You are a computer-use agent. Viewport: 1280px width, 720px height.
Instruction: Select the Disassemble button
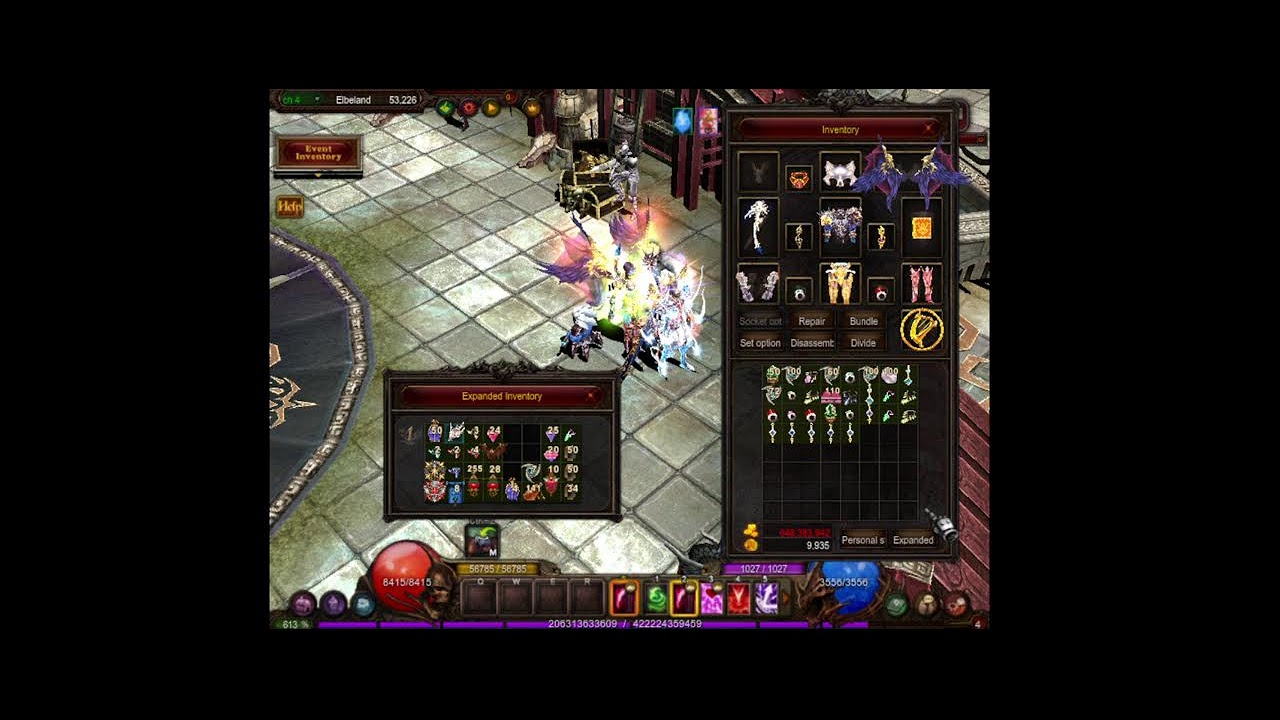point(812,343)
